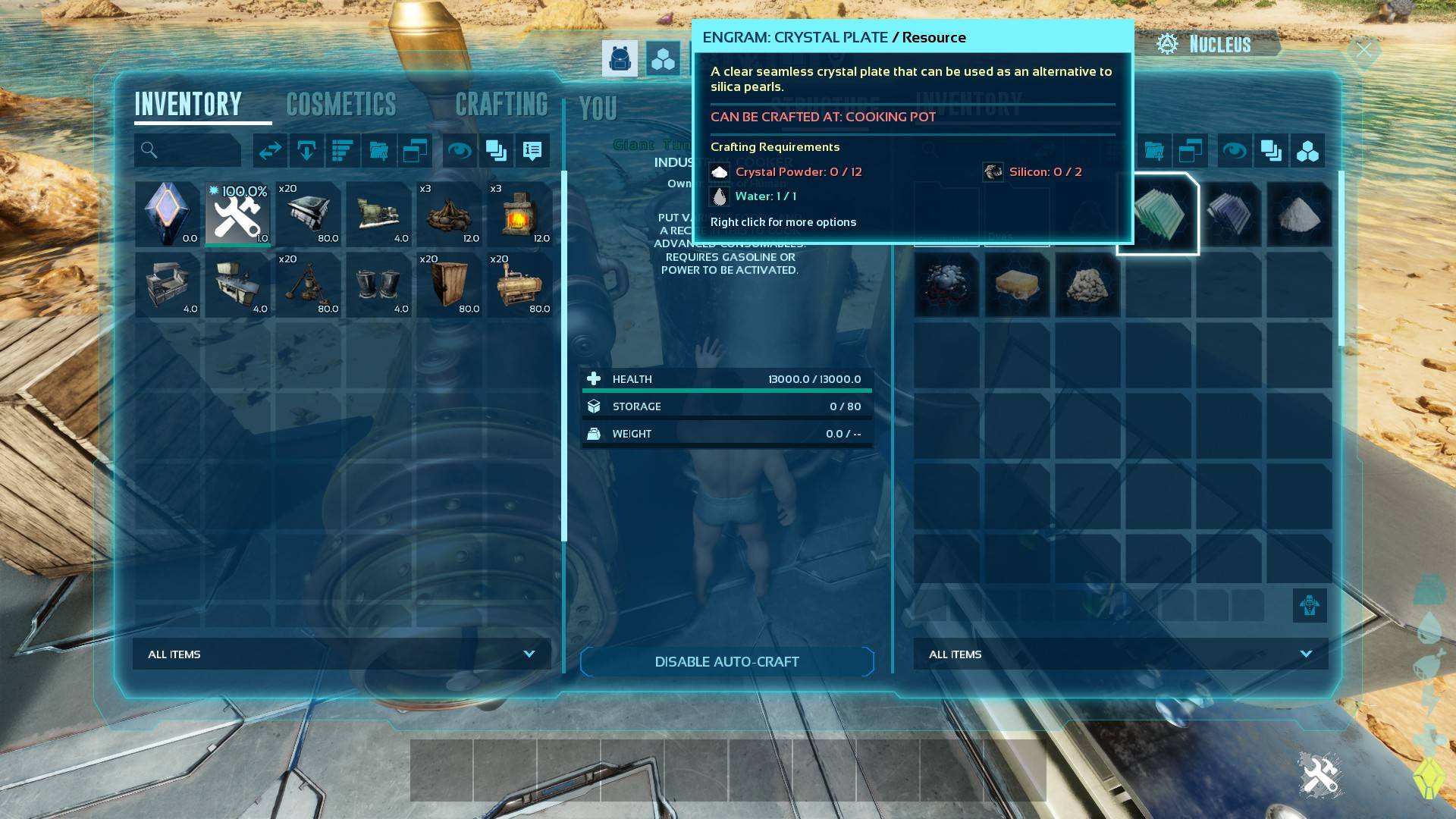Select the campfire item slot
Image resolution: width=1456 pixels, height=819 pixels.
coord(449,215)
